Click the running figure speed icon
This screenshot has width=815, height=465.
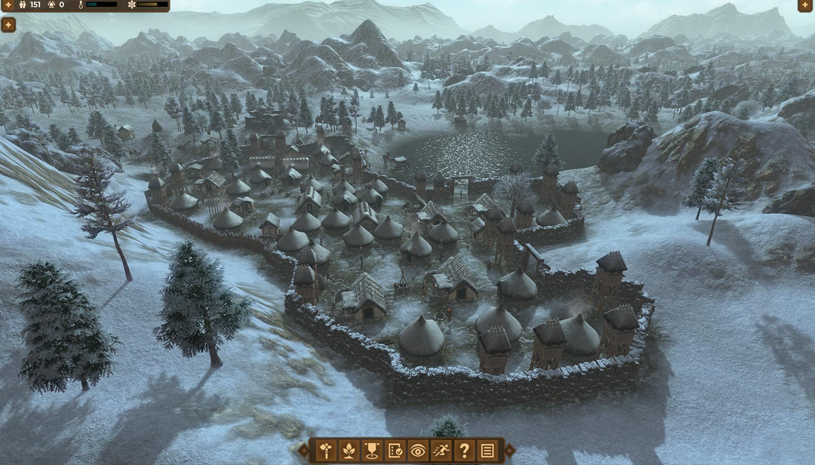coord(441,451)
